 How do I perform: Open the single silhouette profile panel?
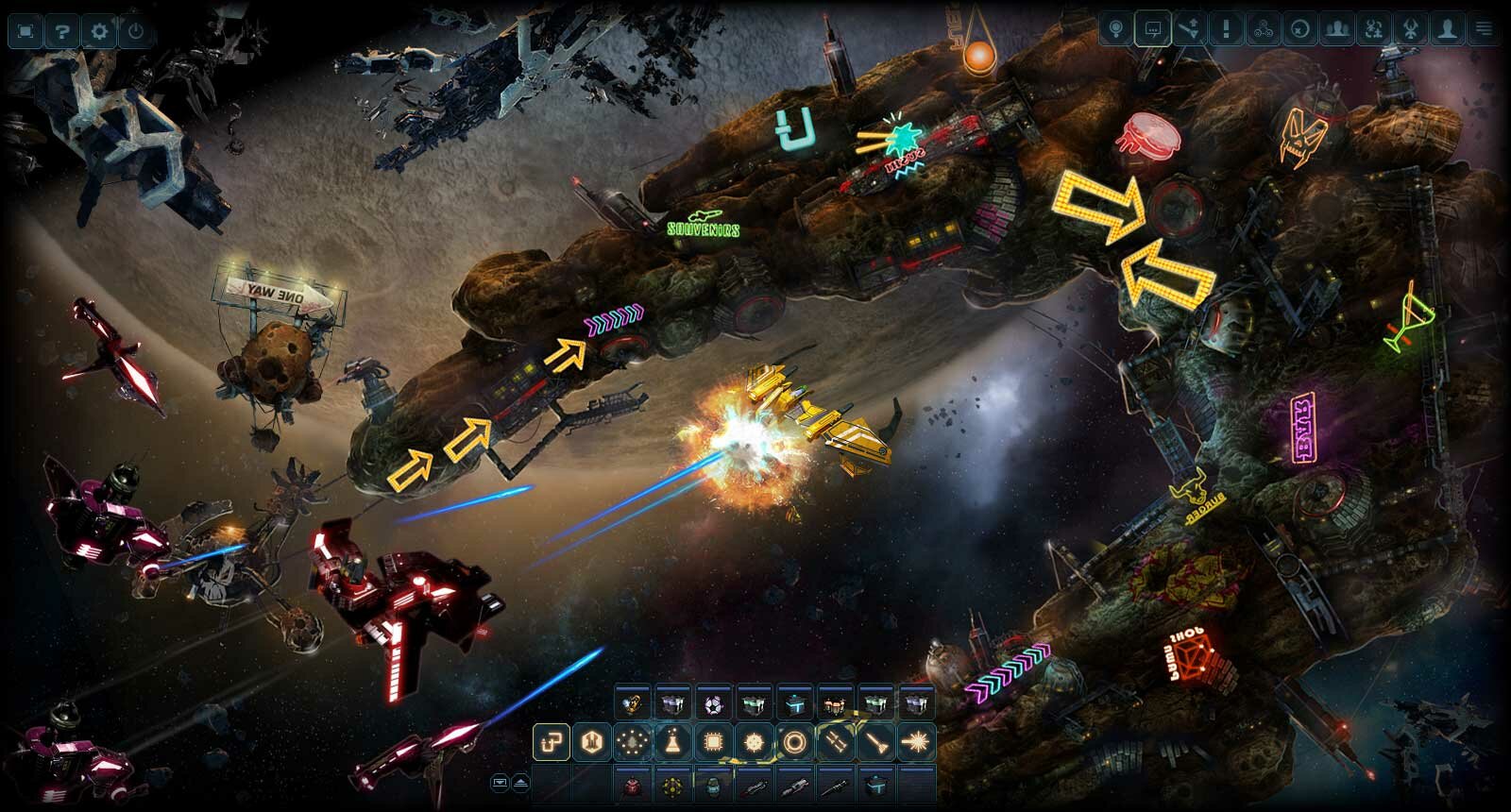click(1447, 29)
